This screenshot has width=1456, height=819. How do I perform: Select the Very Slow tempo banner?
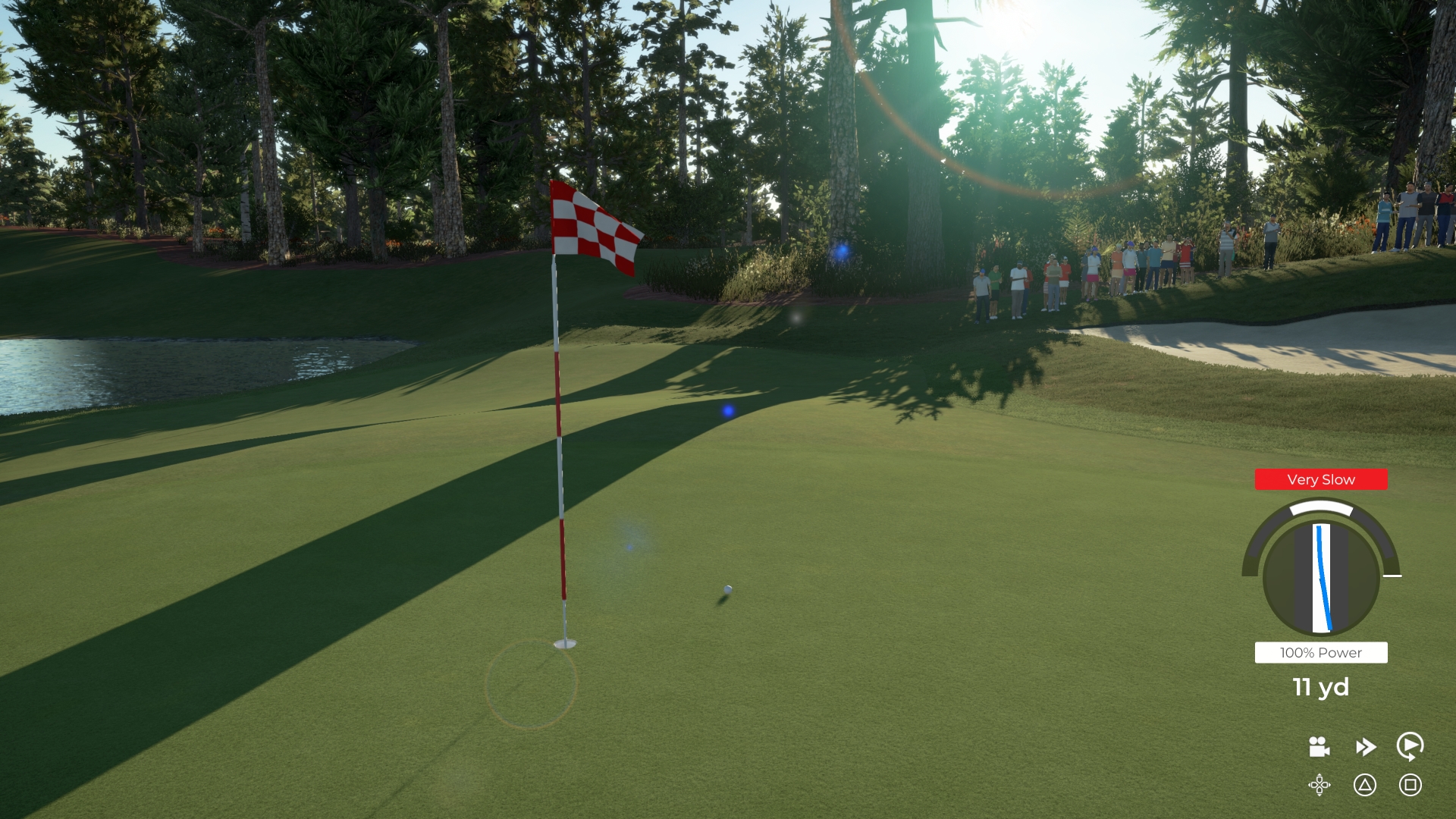tap(1320, 479)
